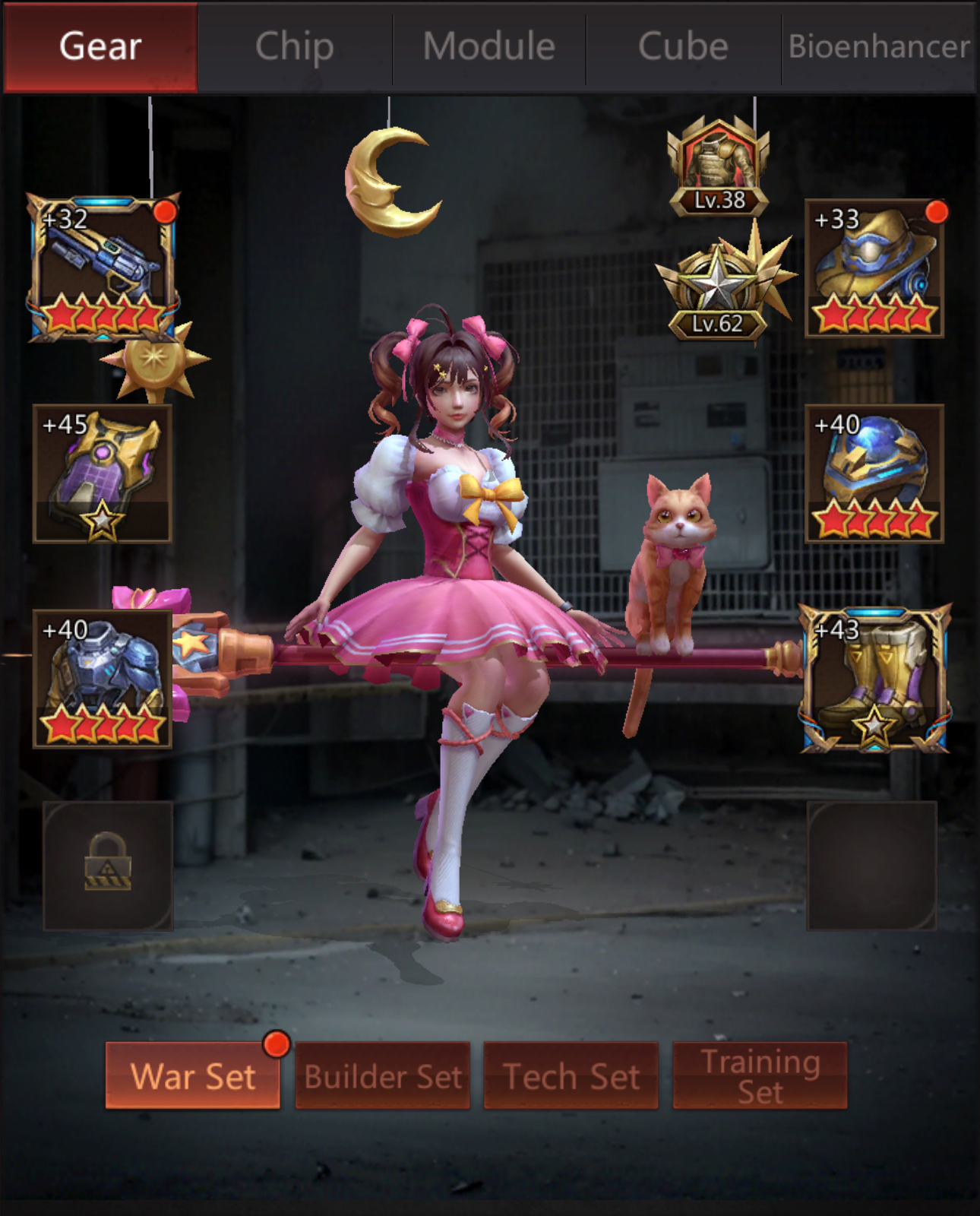Activate the War Set loadout
This screenshot has width=980, height=1216.
193,1075
